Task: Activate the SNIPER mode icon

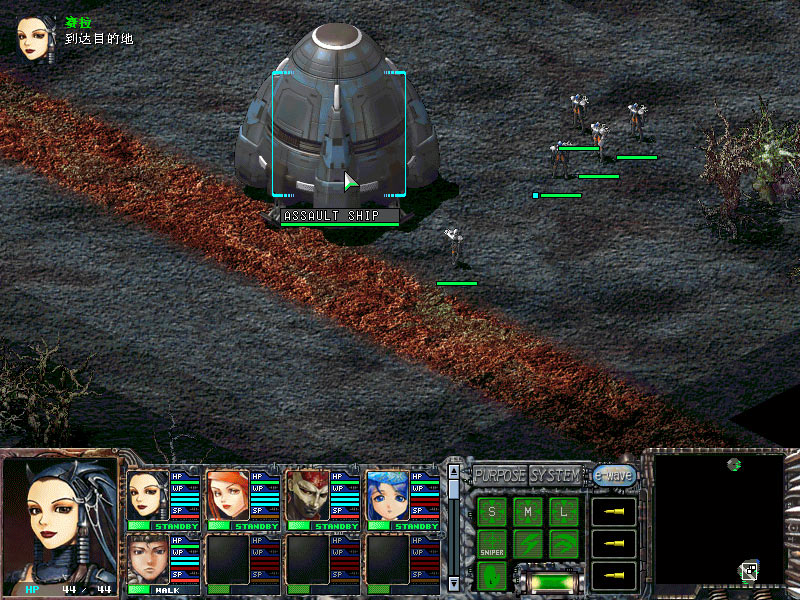Action: coord(491,545)
